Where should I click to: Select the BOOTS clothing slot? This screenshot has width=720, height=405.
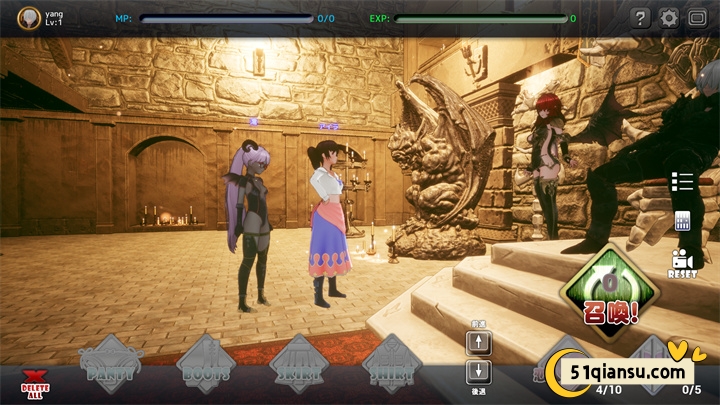pos(205,365)
